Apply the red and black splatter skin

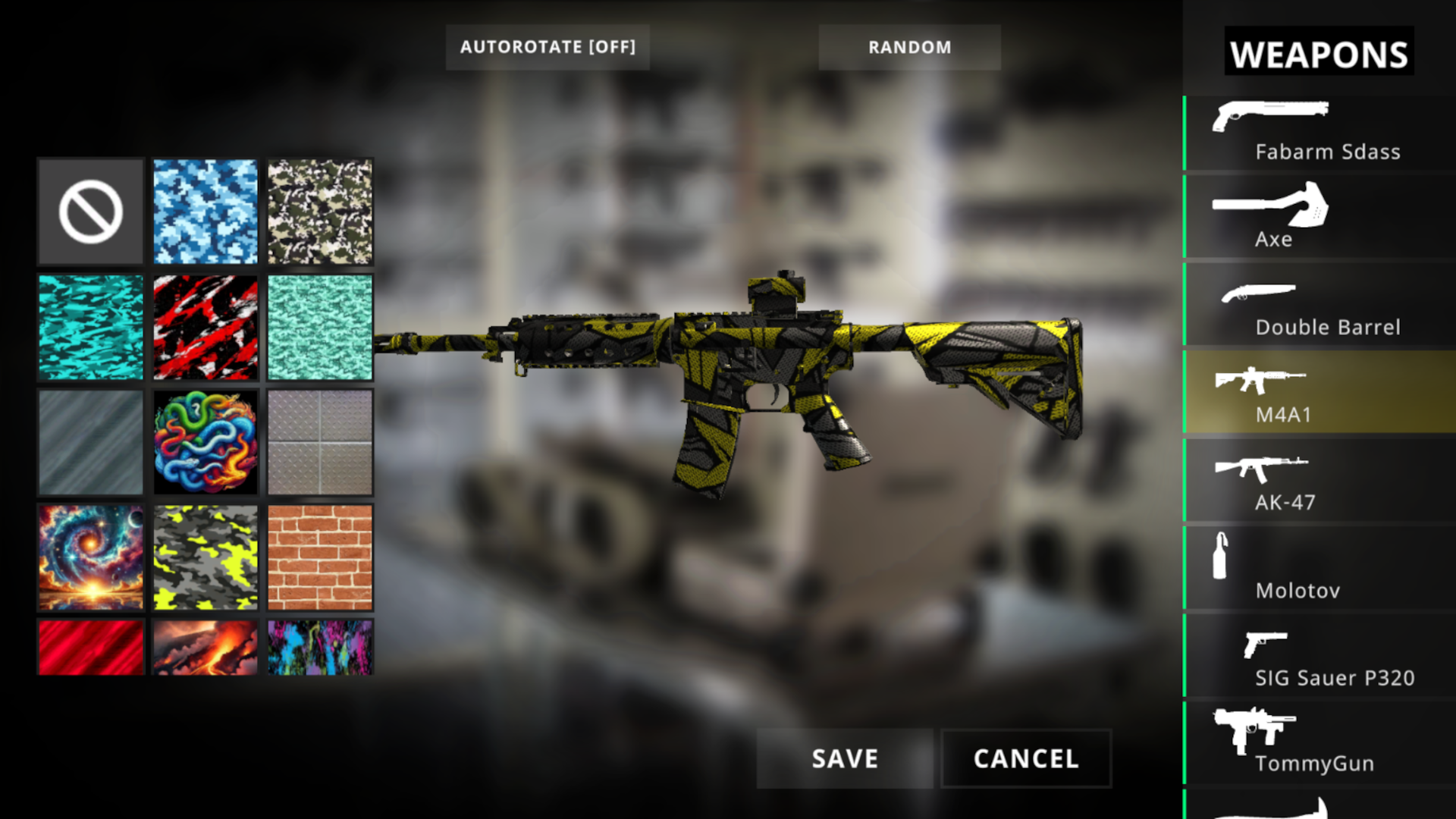click(205, 328)
